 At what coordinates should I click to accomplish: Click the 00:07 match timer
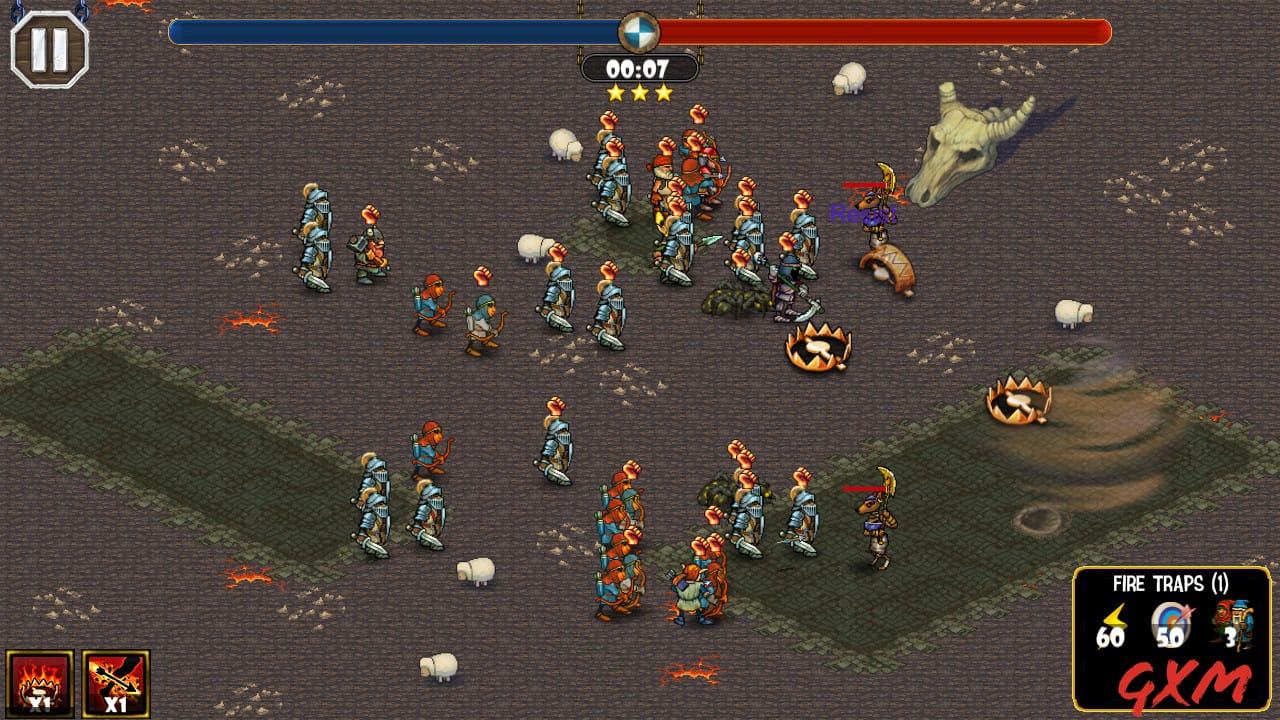click(639, 67)
